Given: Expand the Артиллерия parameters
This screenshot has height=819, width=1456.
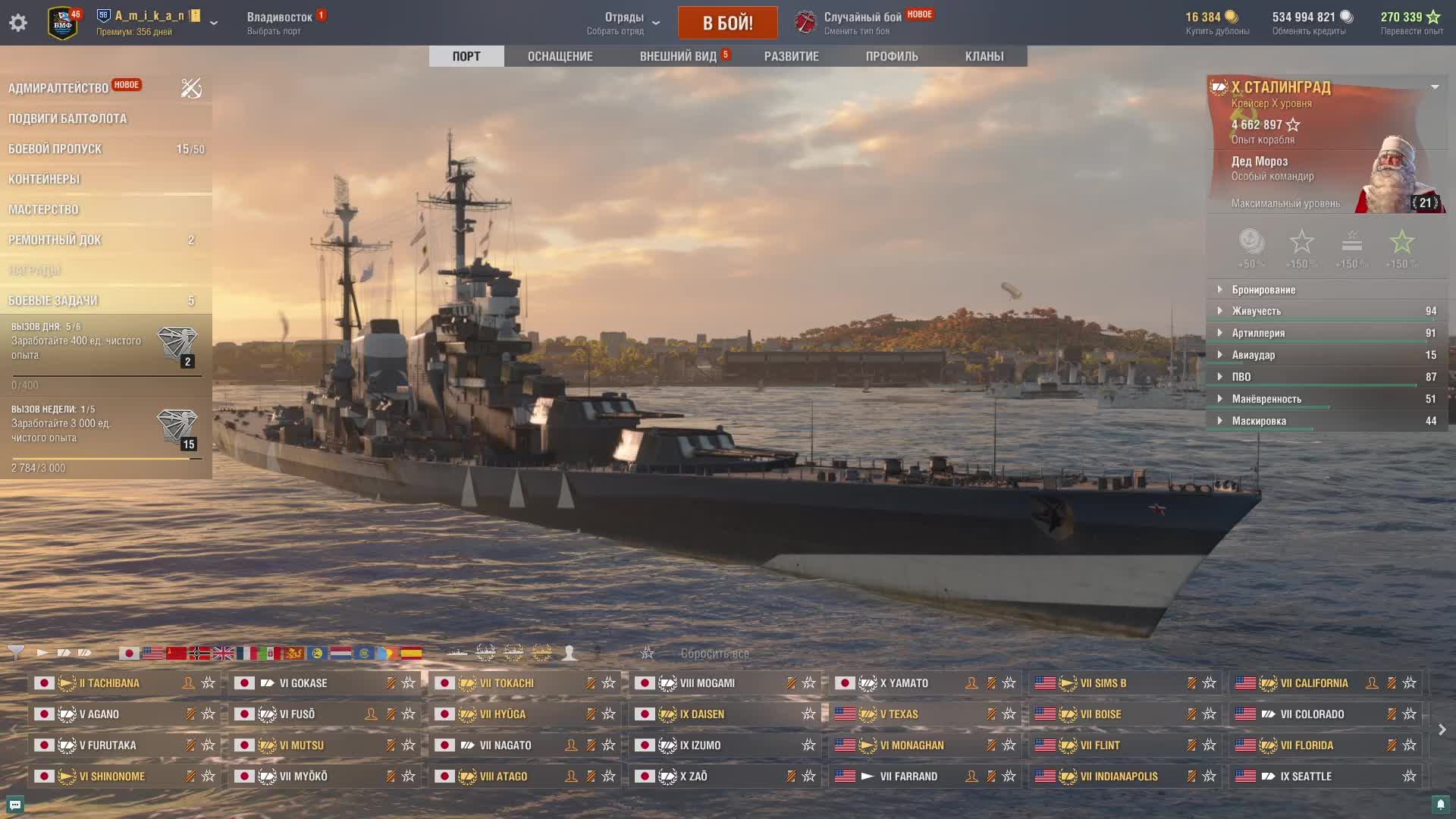Looking at the screenshot, I should (x=1258, y=333).
